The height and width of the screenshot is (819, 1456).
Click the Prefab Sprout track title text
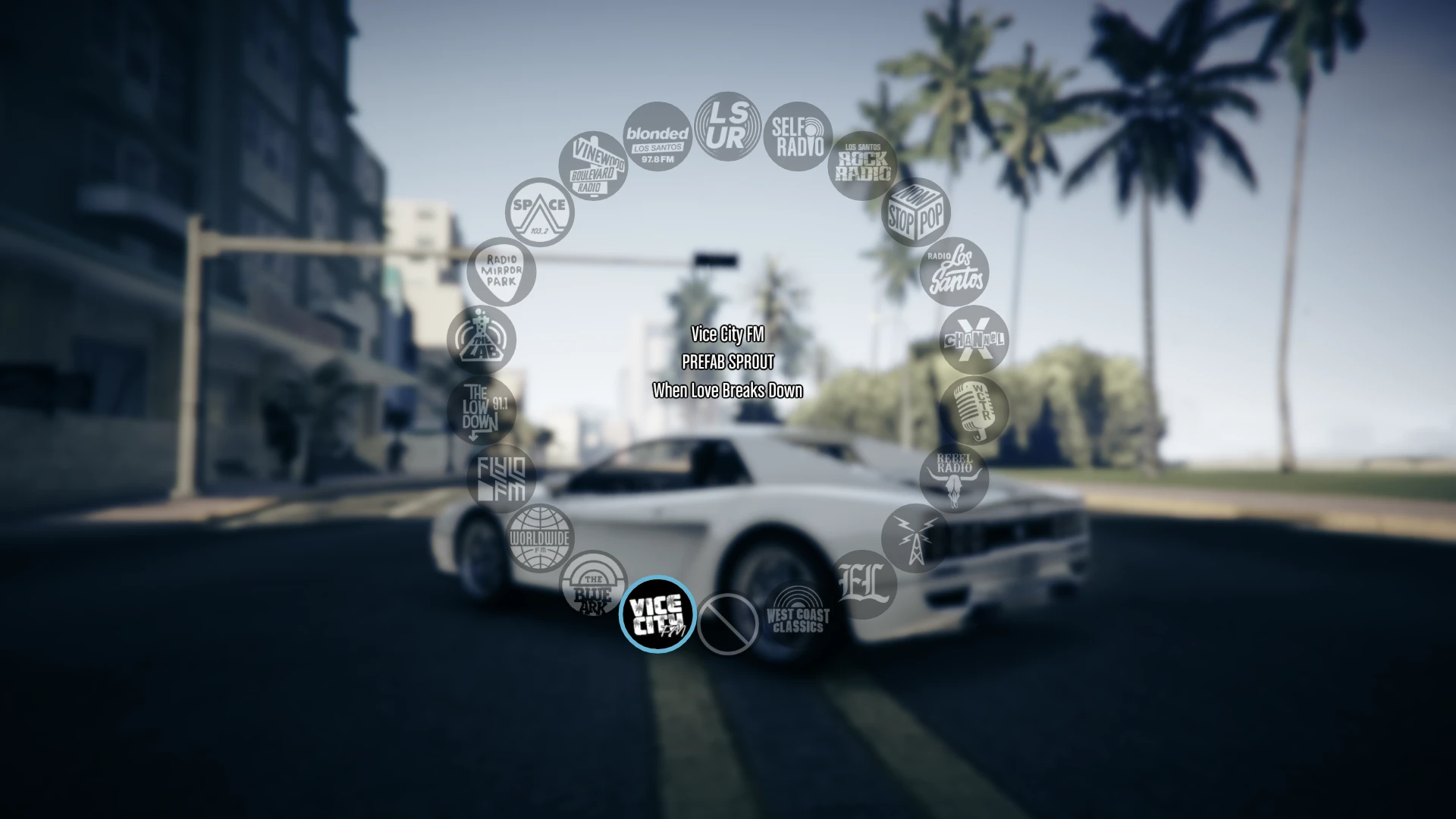[728, 363]
